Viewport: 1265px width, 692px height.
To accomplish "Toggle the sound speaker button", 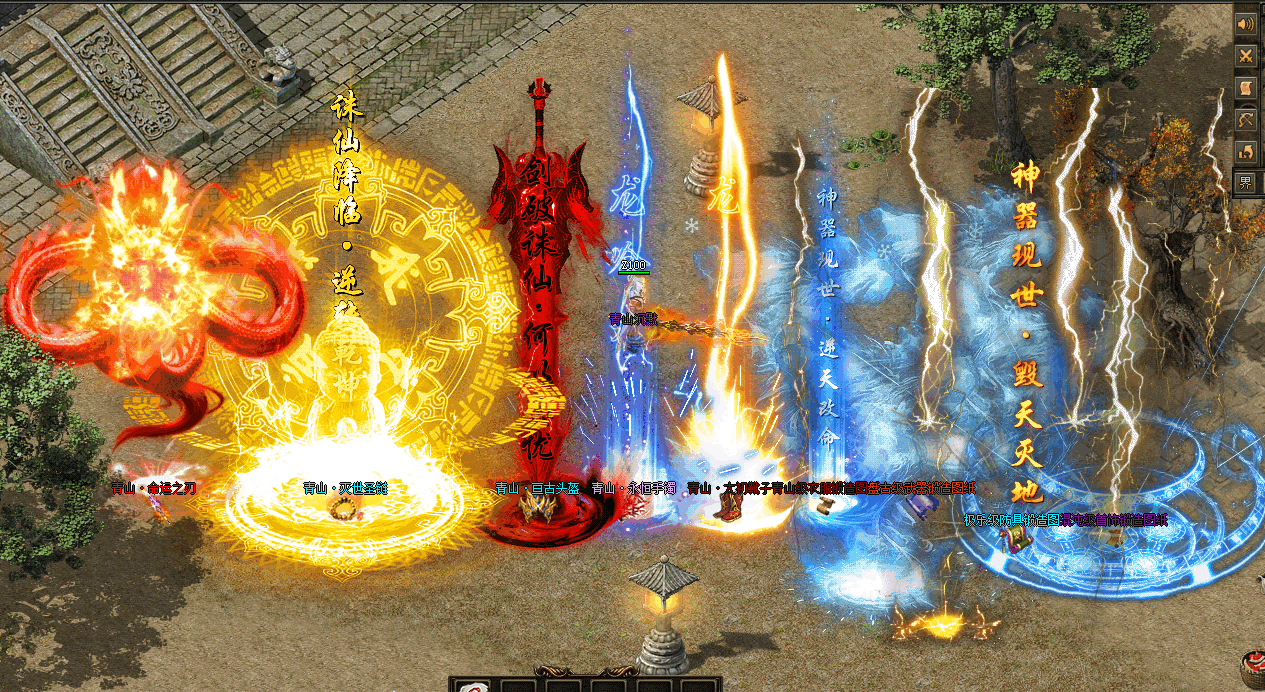I will [1246, 24].
